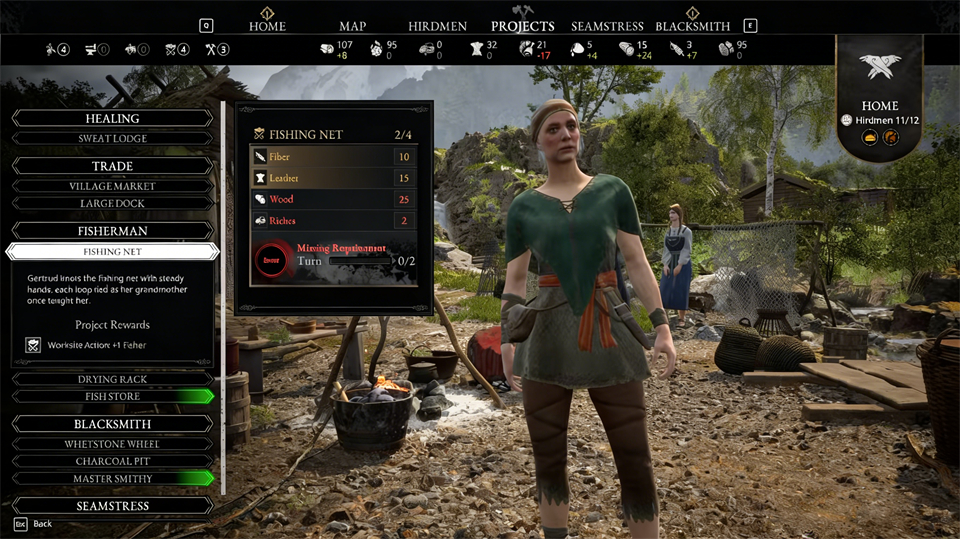This screenshot has height=539, width=960.
Task: Select the Projects tab
Action: pos(522,26)
